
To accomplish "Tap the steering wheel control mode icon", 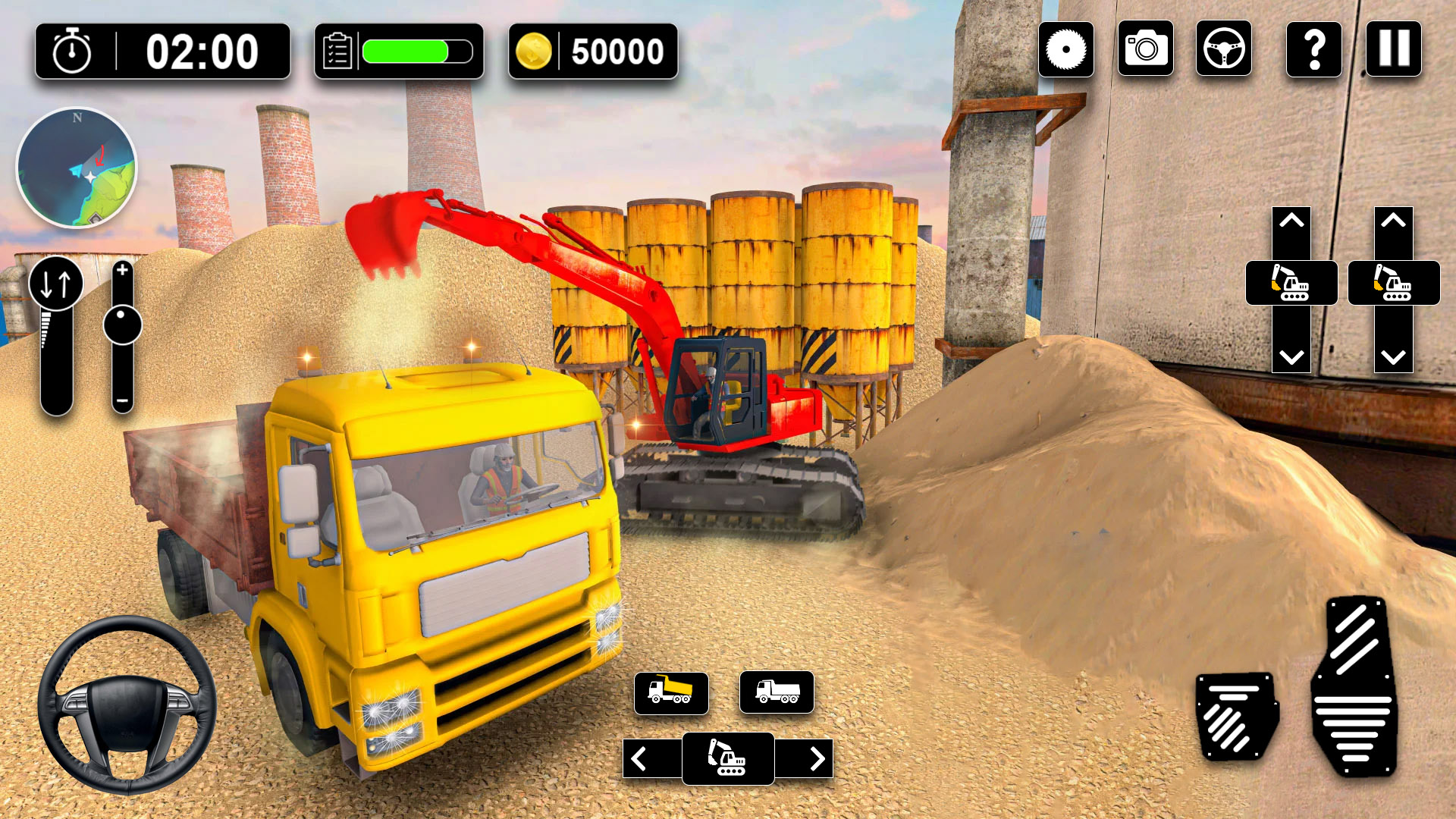I will [1224, 50].
